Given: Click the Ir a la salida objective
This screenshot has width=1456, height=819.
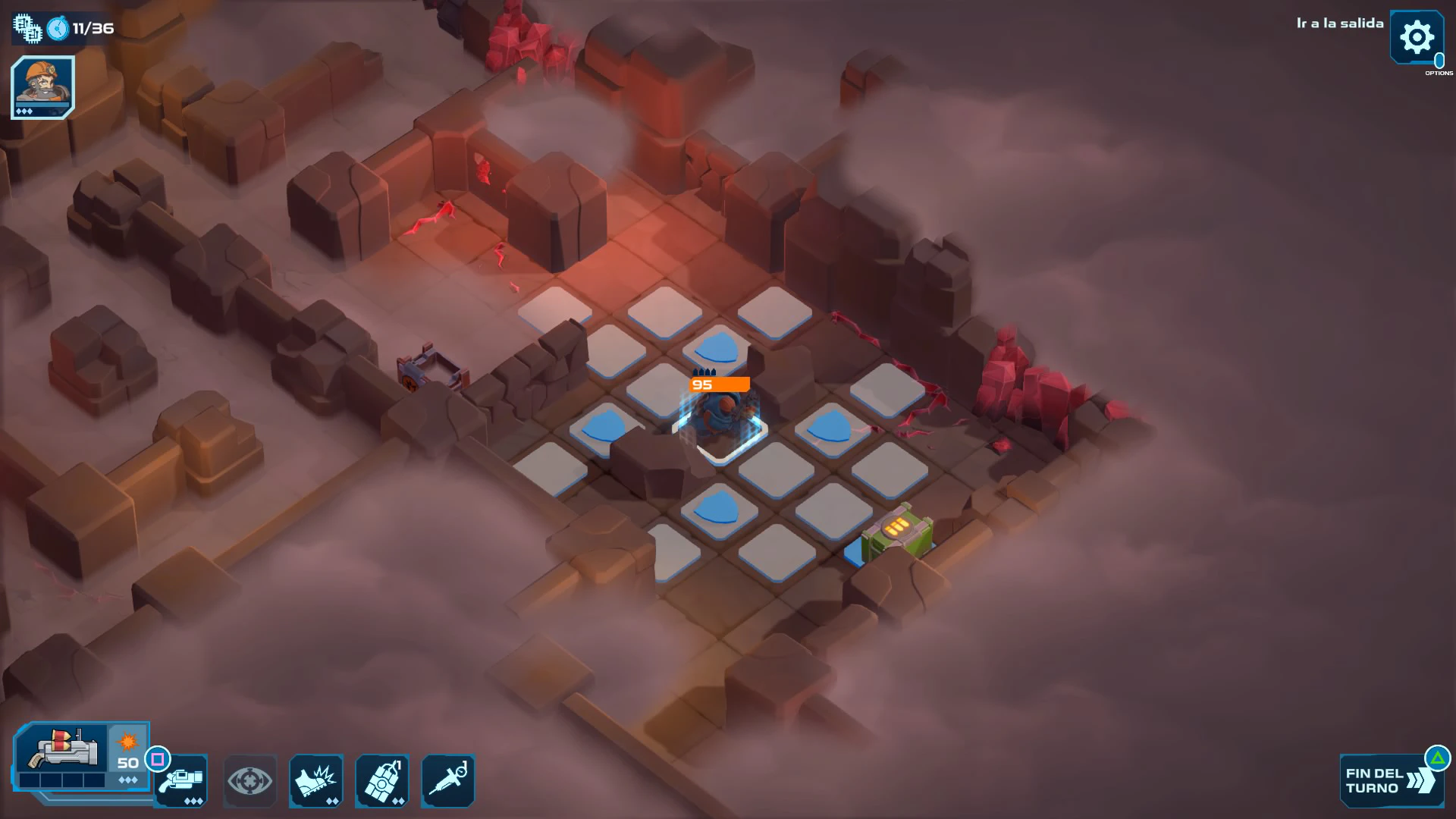Looking at the screenshot, I should coord(1339,24).
